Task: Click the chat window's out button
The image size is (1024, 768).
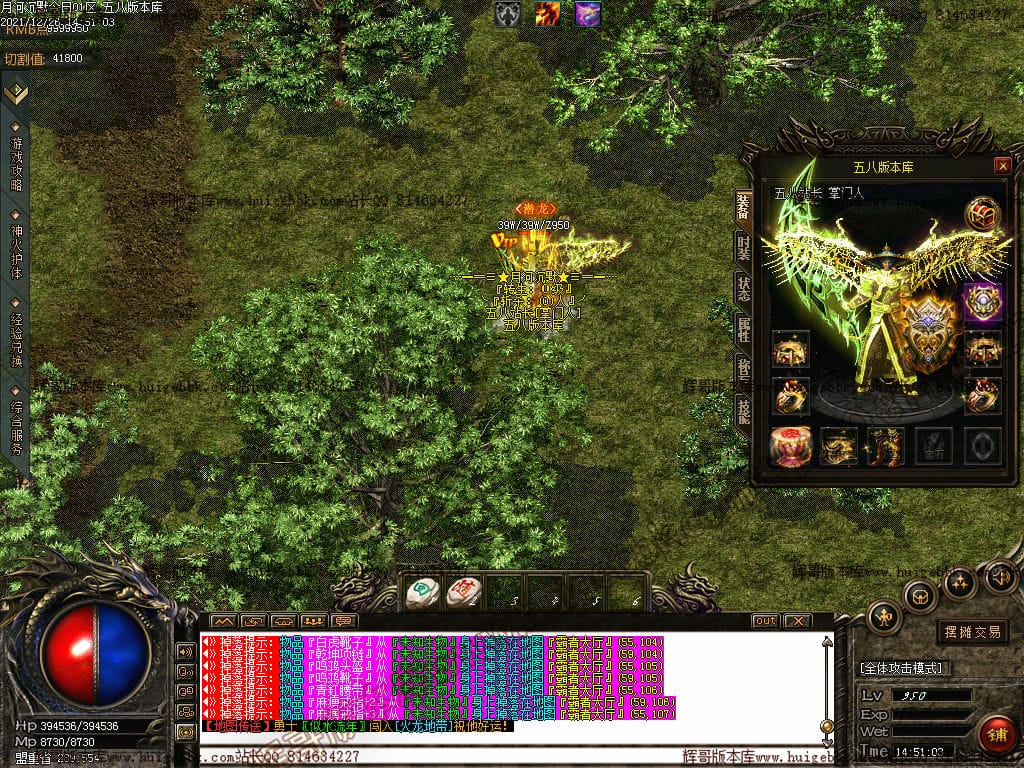Action: point(765,621)
